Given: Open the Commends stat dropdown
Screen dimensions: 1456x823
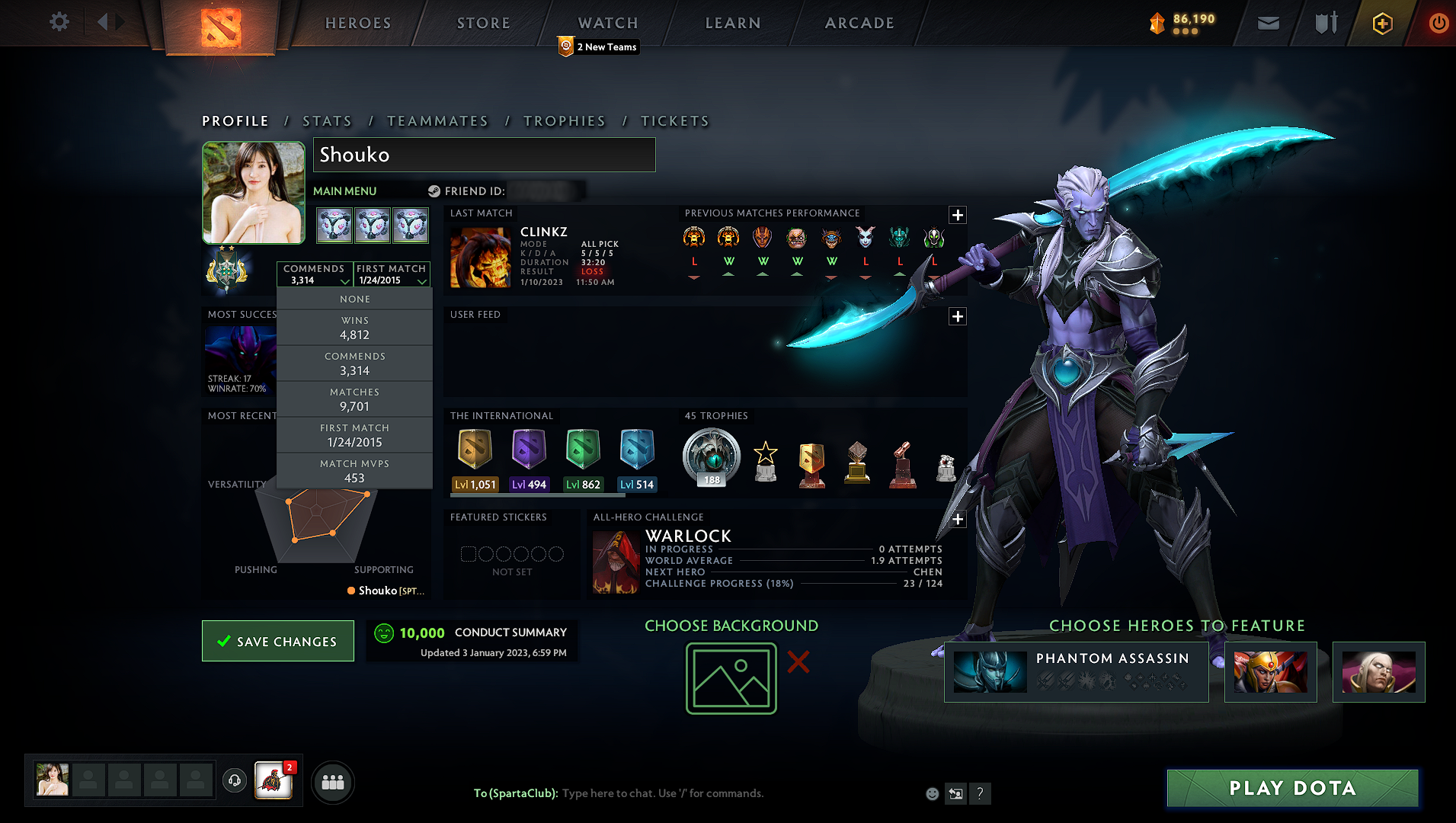Looking at the screenshot, I should click(314, 274).
